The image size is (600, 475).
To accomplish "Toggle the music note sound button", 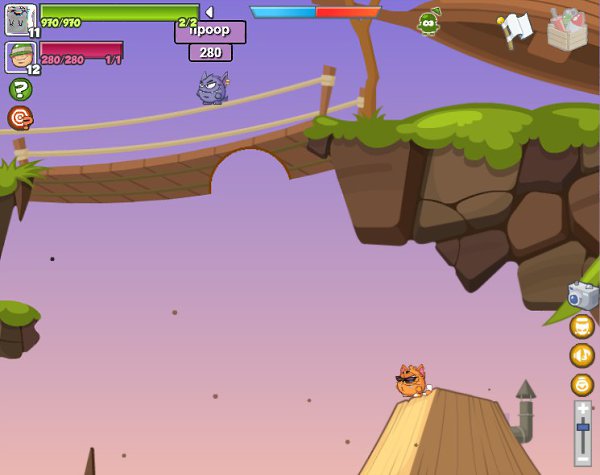I will point(582,355).
